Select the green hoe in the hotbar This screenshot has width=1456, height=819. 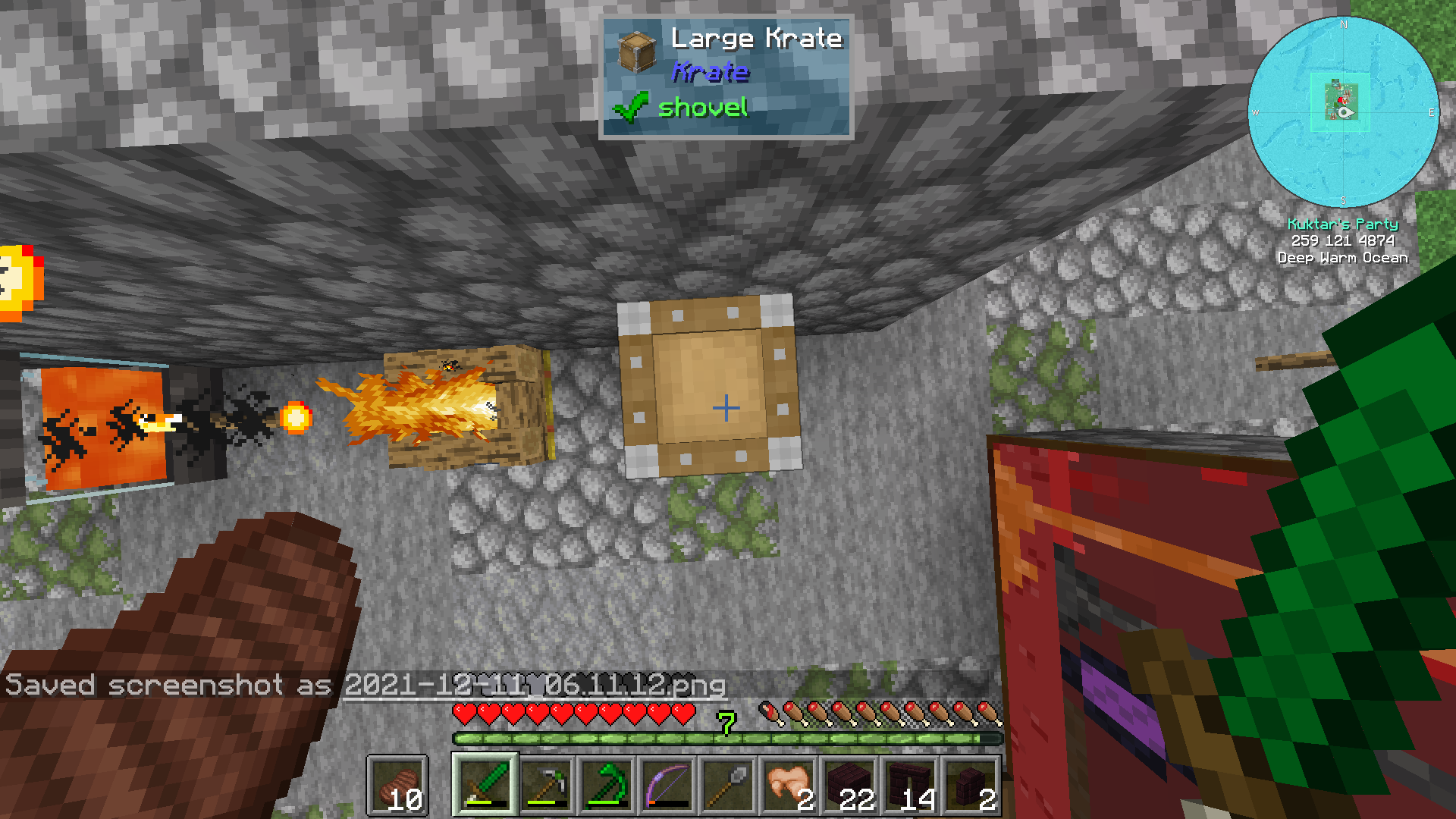click(607, 783)
